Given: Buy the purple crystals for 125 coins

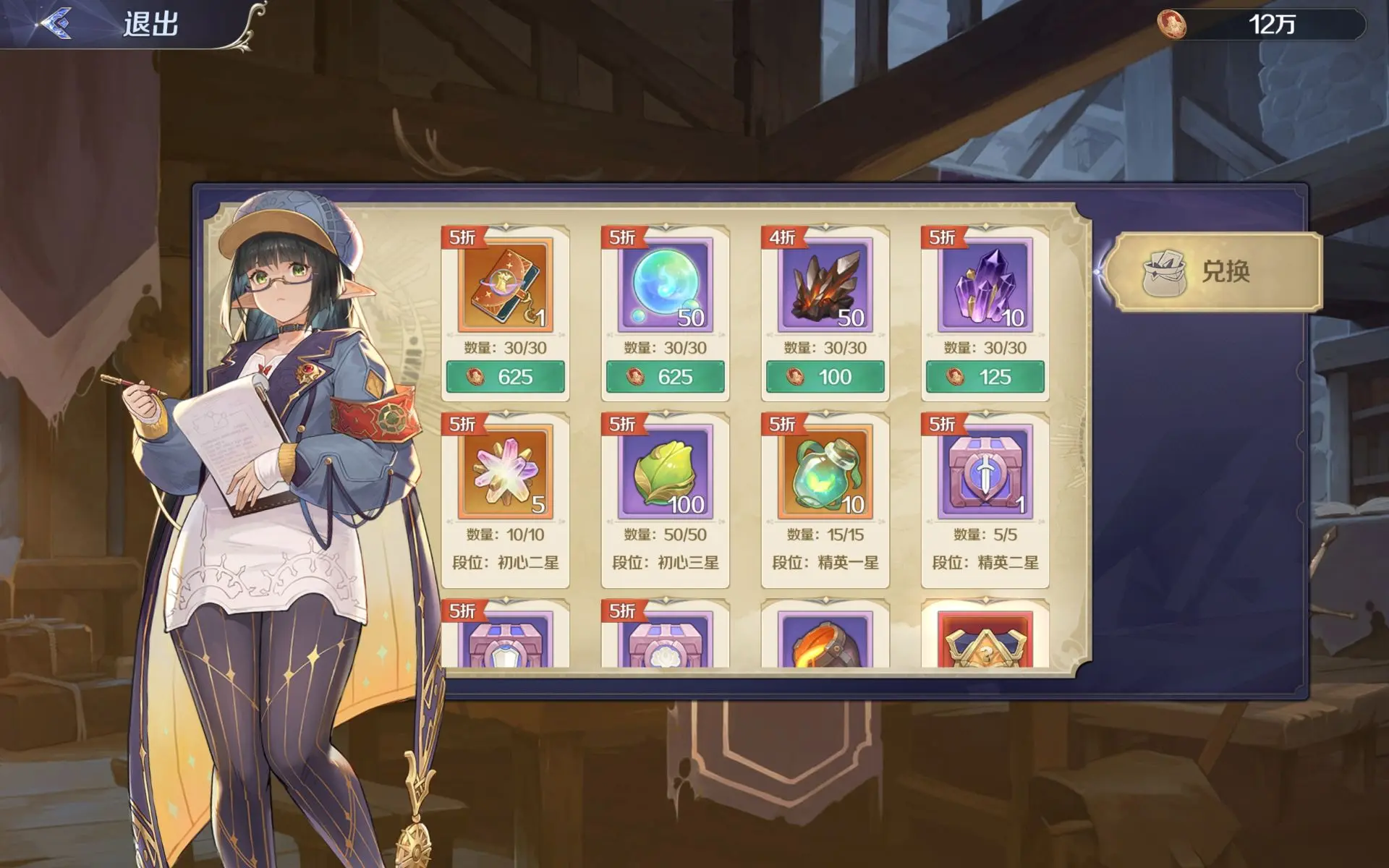Looking at the screenshot, I should (x=985, y=377).
